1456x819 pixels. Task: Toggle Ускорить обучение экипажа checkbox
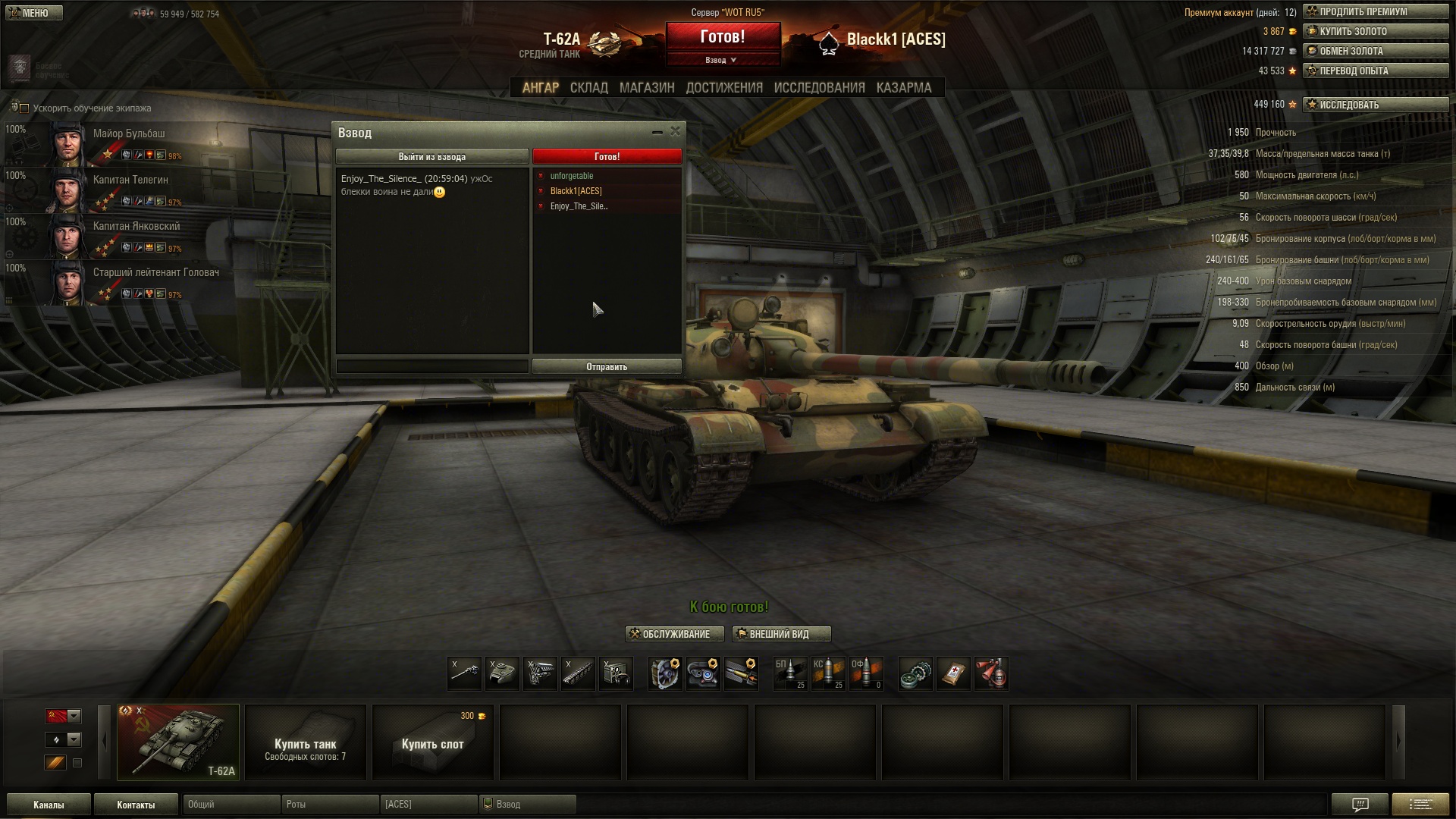click(24, 108)
